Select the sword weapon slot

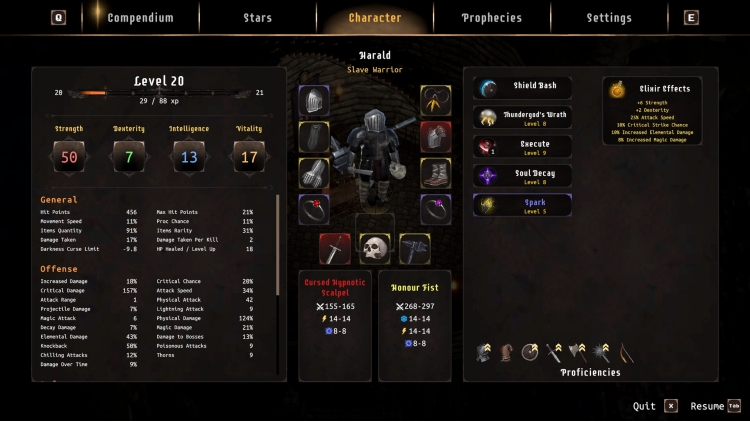[x=334, y=248]
